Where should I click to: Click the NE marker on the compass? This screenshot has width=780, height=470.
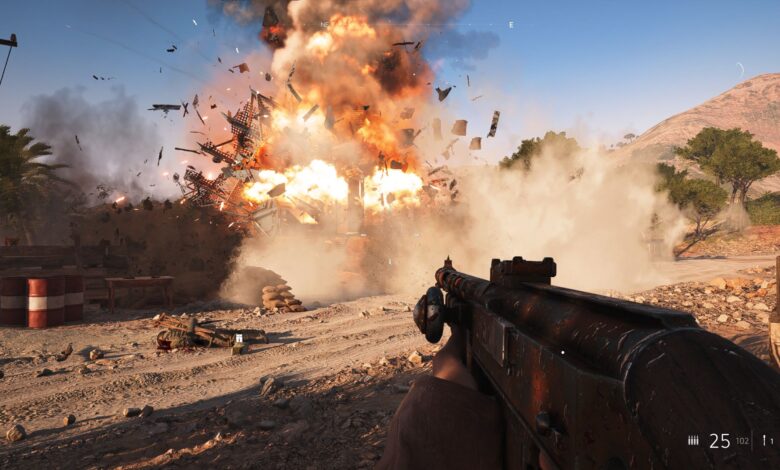(323, 24)
